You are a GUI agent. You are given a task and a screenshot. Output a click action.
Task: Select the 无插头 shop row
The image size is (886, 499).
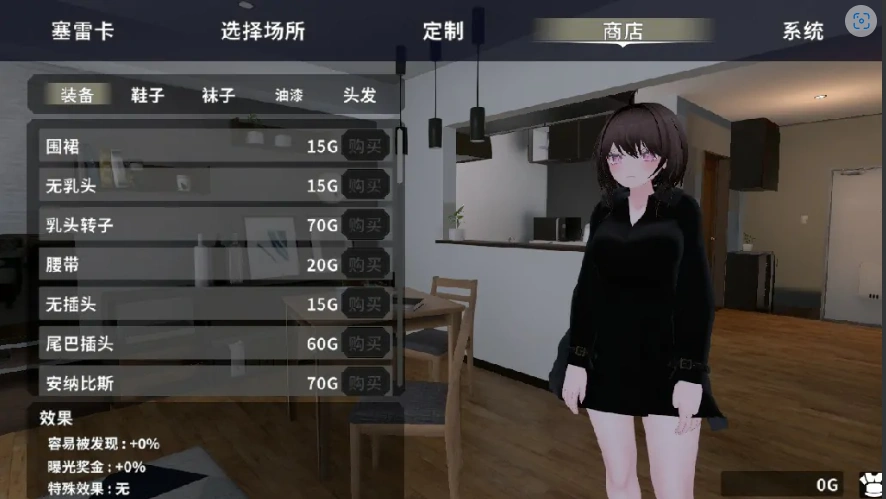180,303
